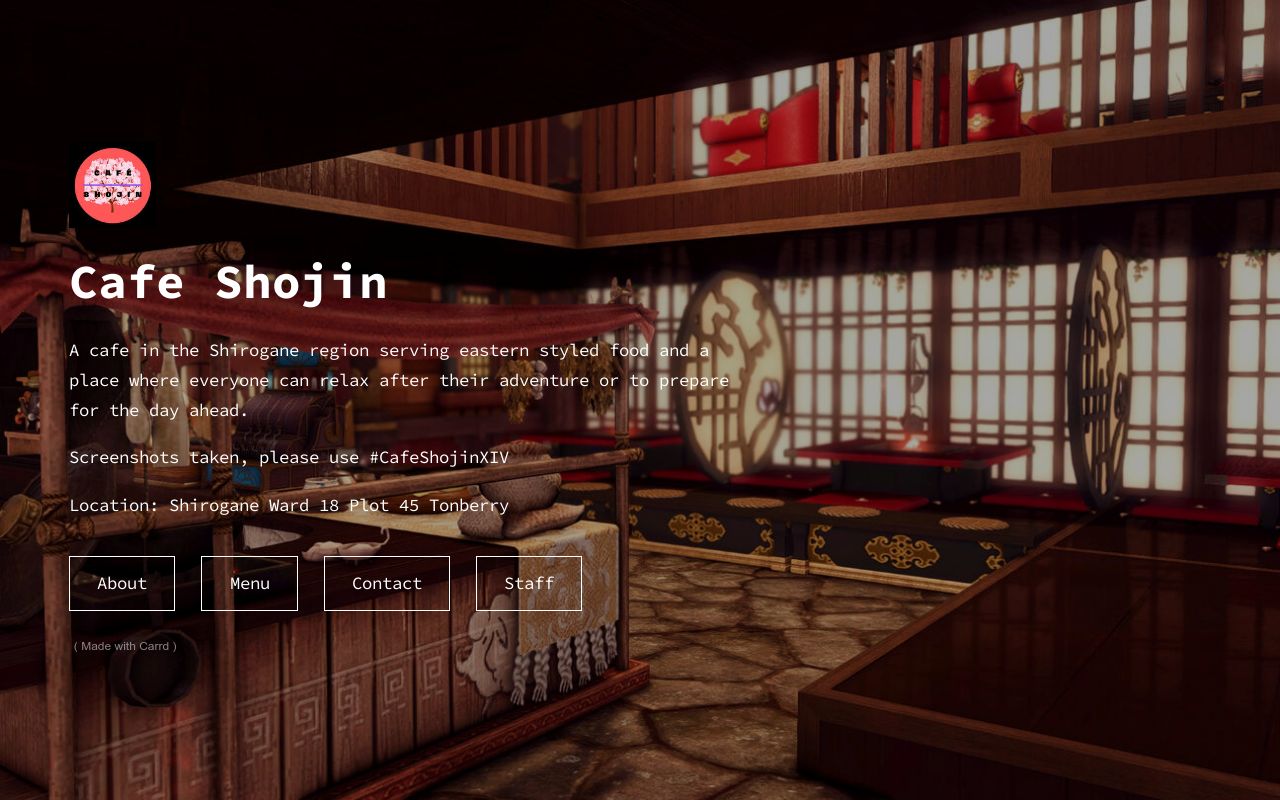Viewport: 1280px width, 800px height.
Task: Click the #CafeShojinXIV hashtag text
Action: tap(440, 457)
